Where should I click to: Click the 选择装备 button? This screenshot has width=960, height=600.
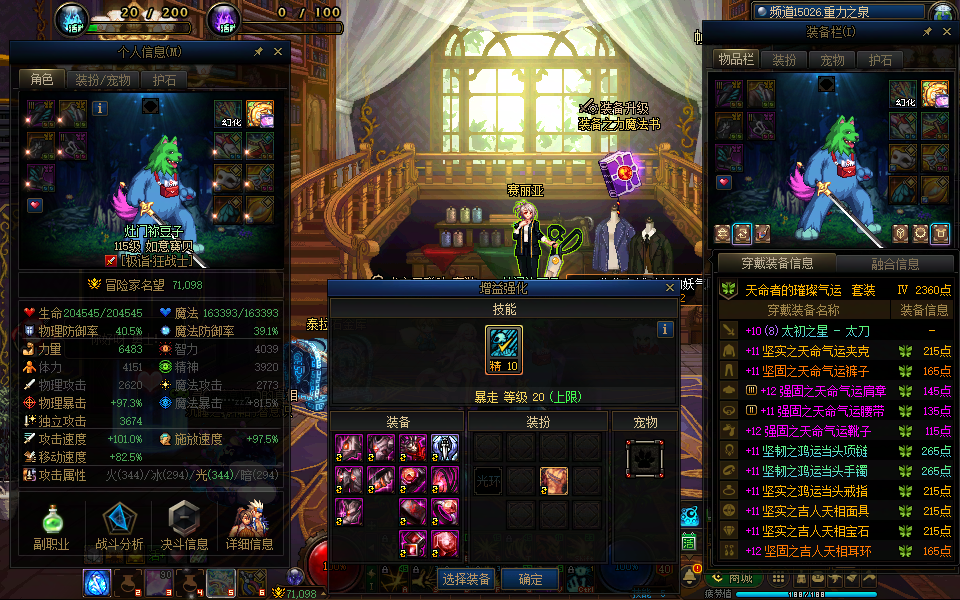point(465,579)
